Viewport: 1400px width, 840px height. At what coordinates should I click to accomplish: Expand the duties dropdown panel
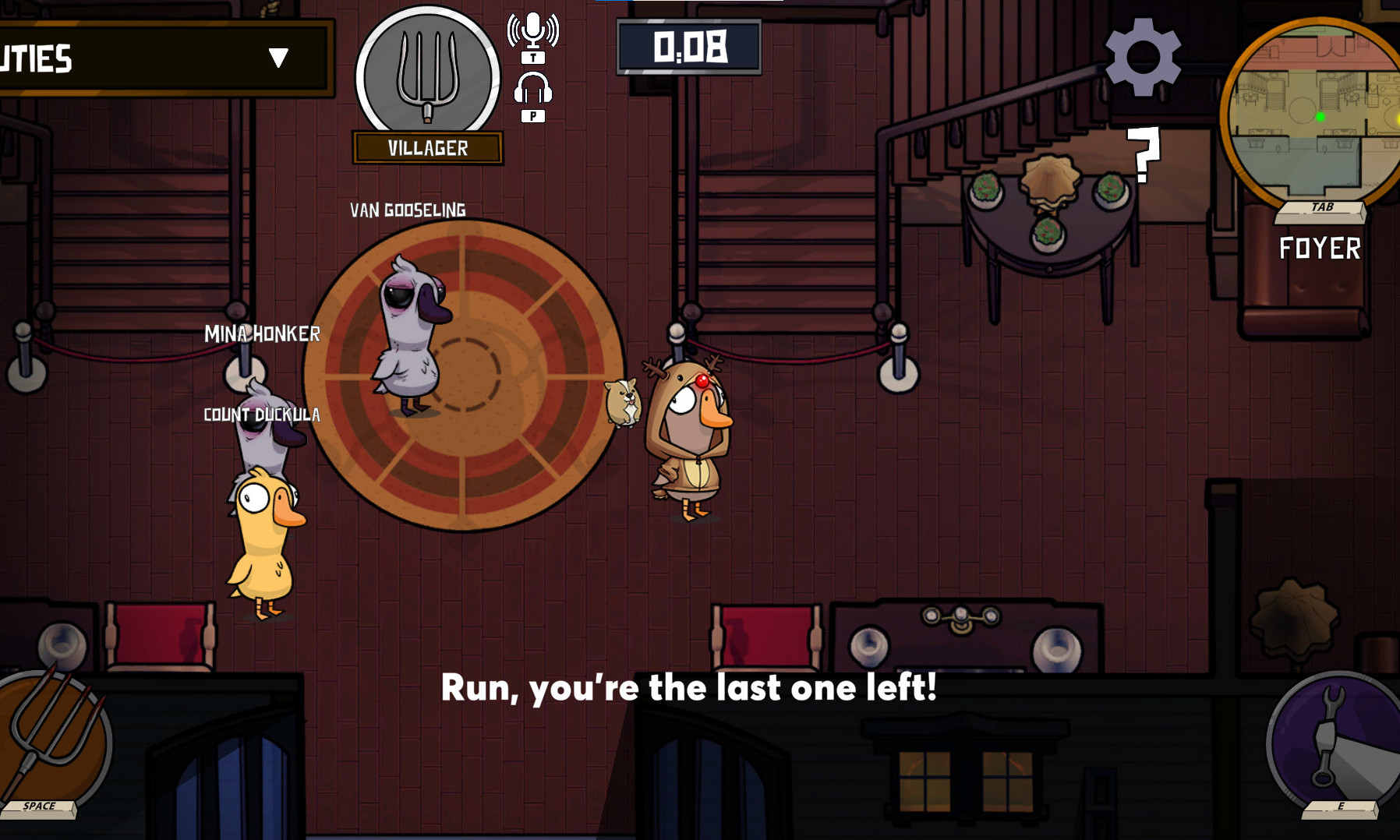point(278,58)
